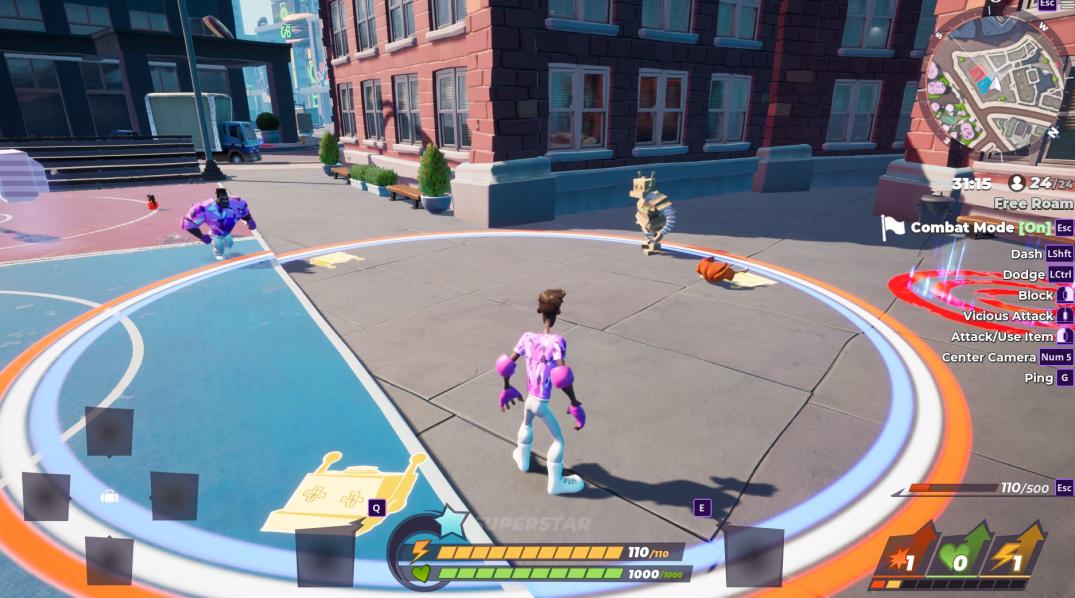Open the briefcase inventory icon
The image size is (1075, 598).
pos(110,497)
